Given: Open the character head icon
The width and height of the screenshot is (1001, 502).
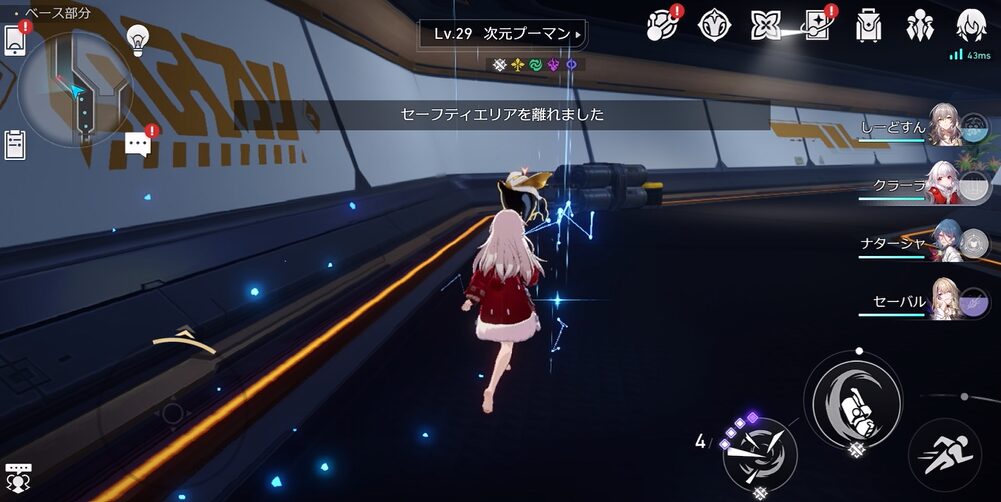Looking at the screenshot, I should (x=970, y=25).
